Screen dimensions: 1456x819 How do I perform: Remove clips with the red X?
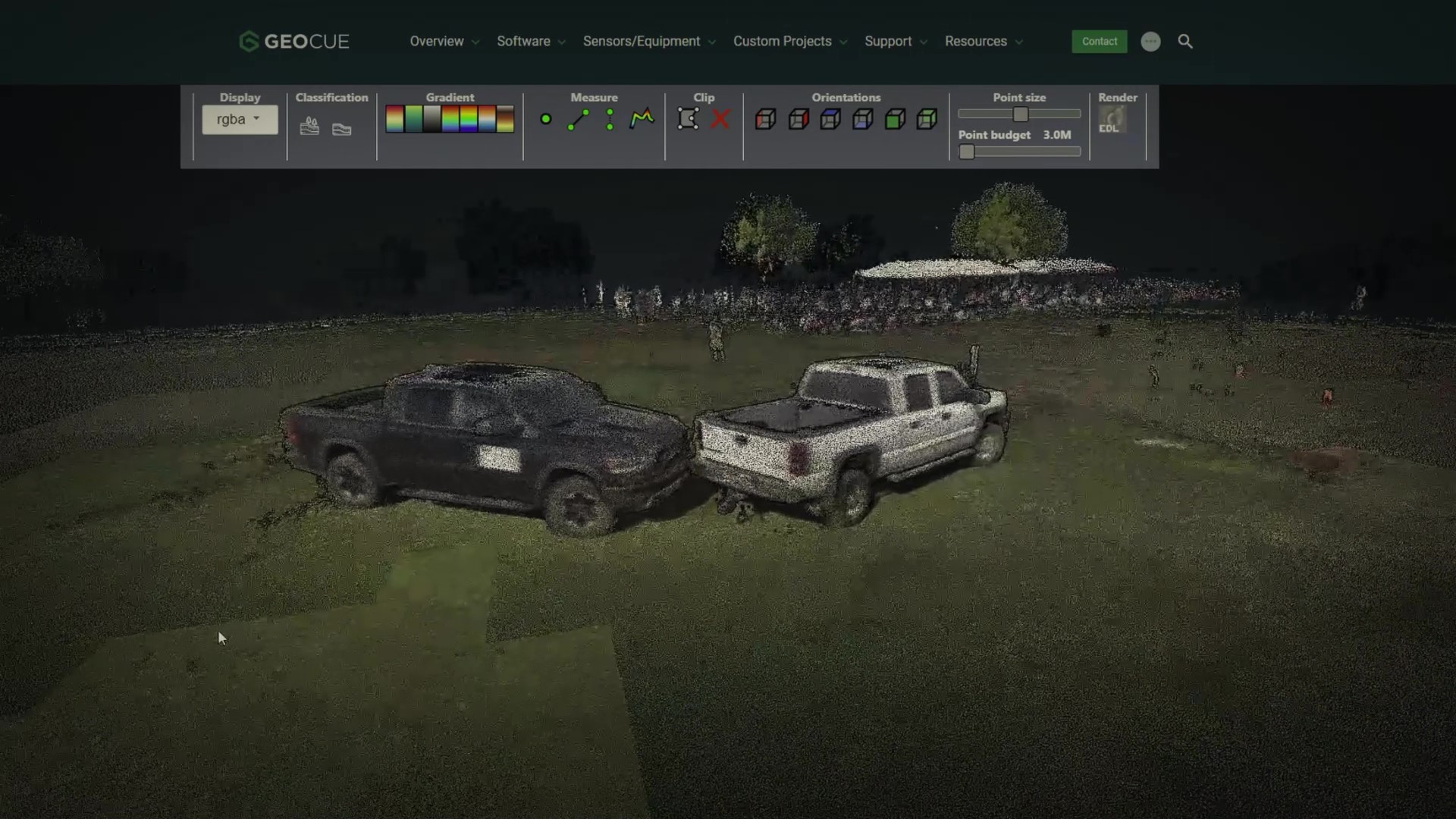(720, 119)
